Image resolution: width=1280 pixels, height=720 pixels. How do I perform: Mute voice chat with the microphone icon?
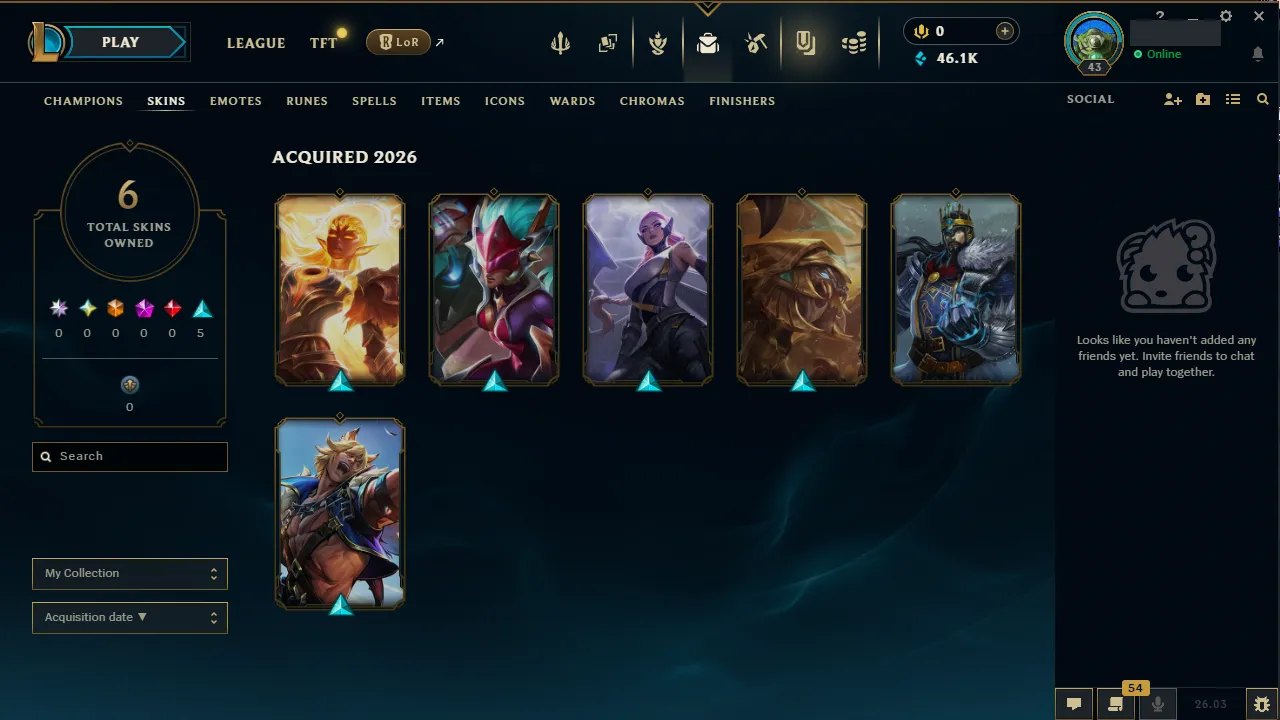[x=1157, y=704]
